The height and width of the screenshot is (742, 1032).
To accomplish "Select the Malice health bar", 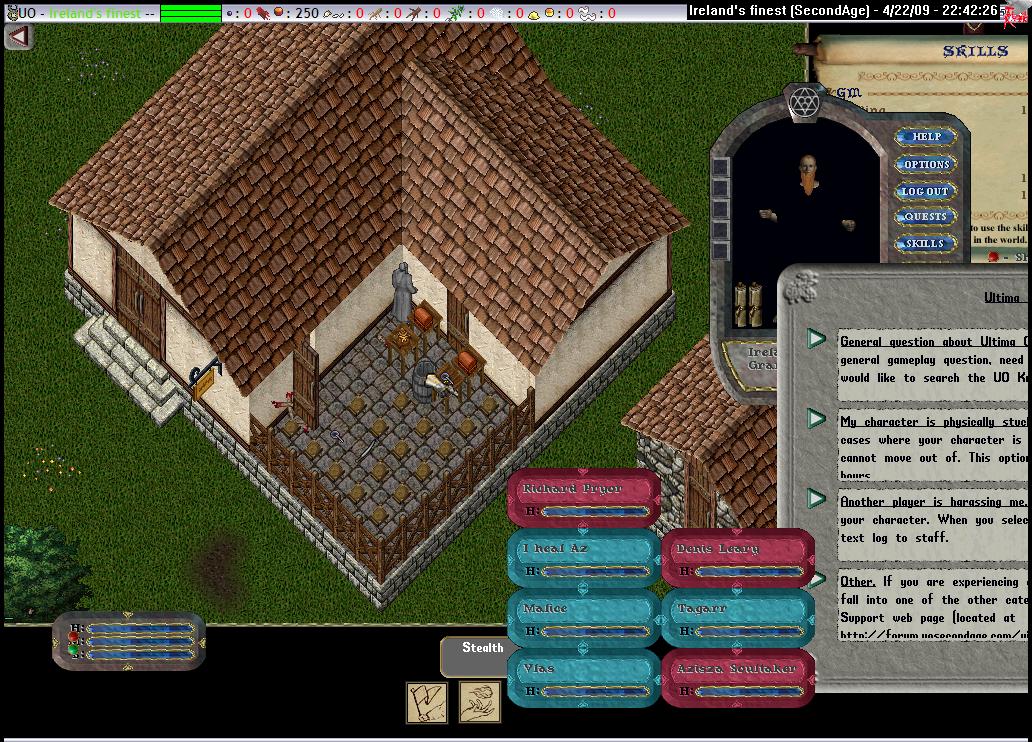I will tap(584, 619).
